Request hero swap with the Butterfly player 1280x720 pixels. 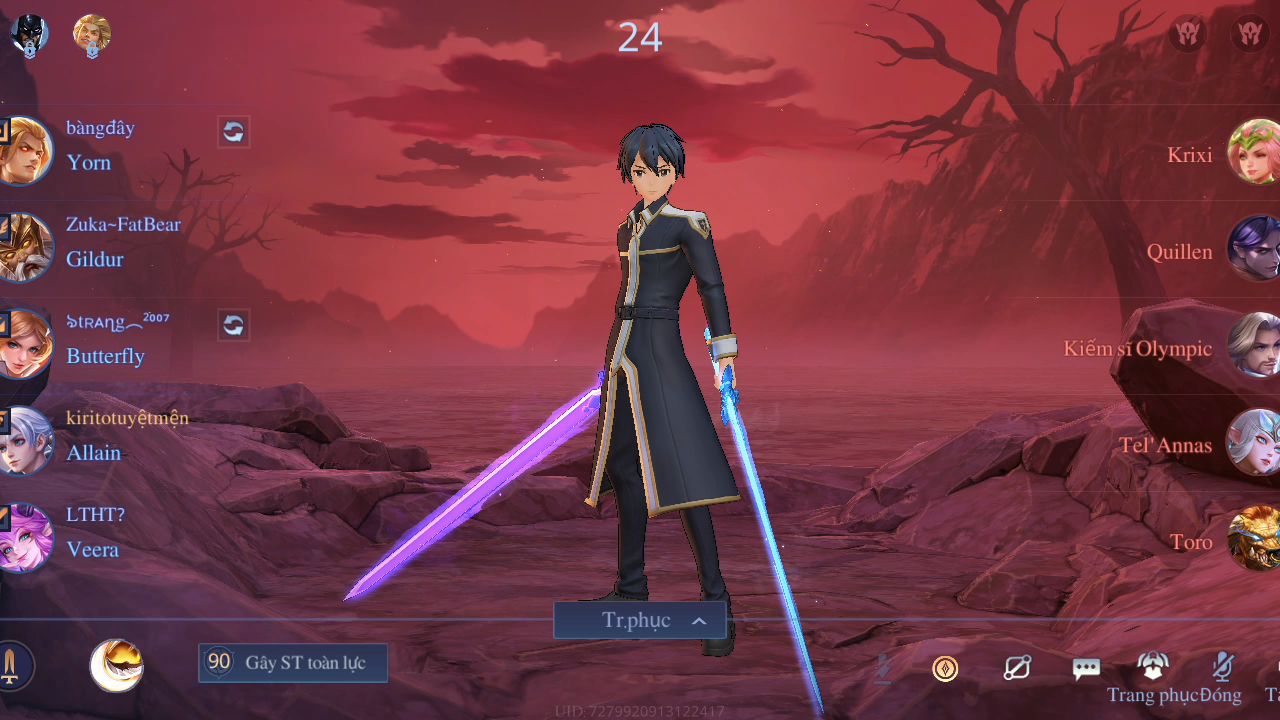pos(233,325)
